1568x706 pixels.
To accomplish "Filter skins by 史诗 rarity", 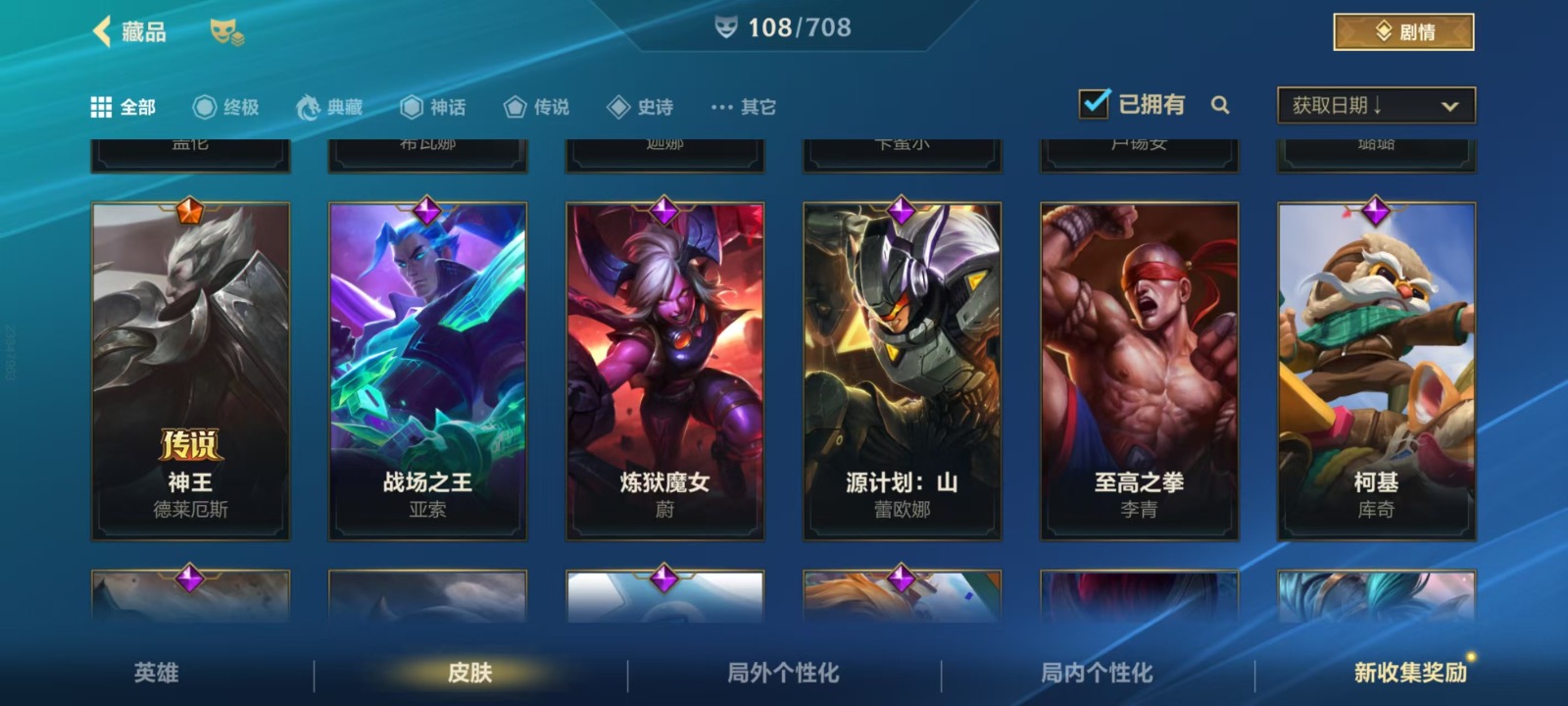I will click(640, 107).
